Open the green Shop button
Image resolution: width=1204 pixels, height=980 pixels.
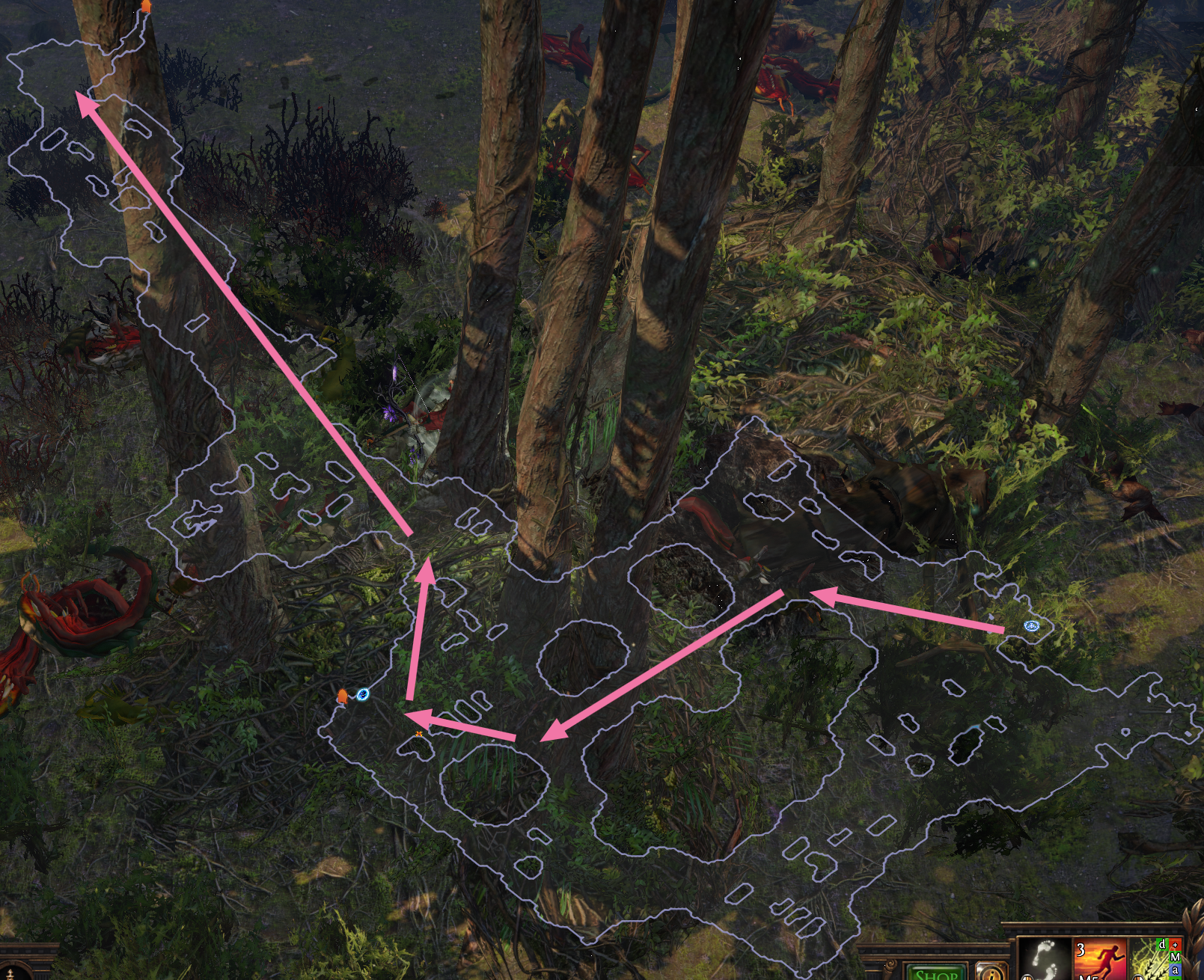point(937,973)
